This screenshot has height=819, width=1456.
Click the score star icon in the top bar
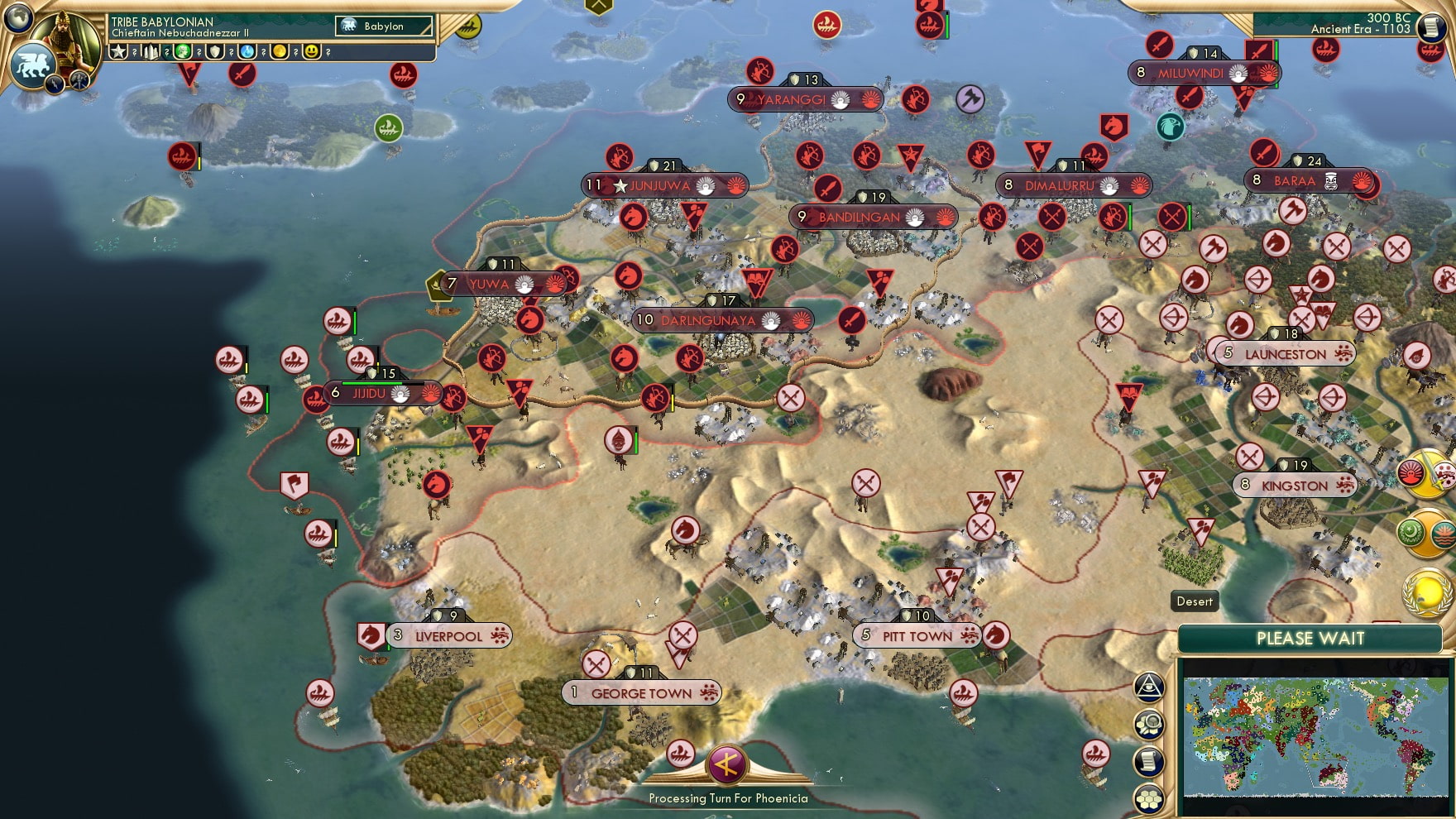point(117,51)
